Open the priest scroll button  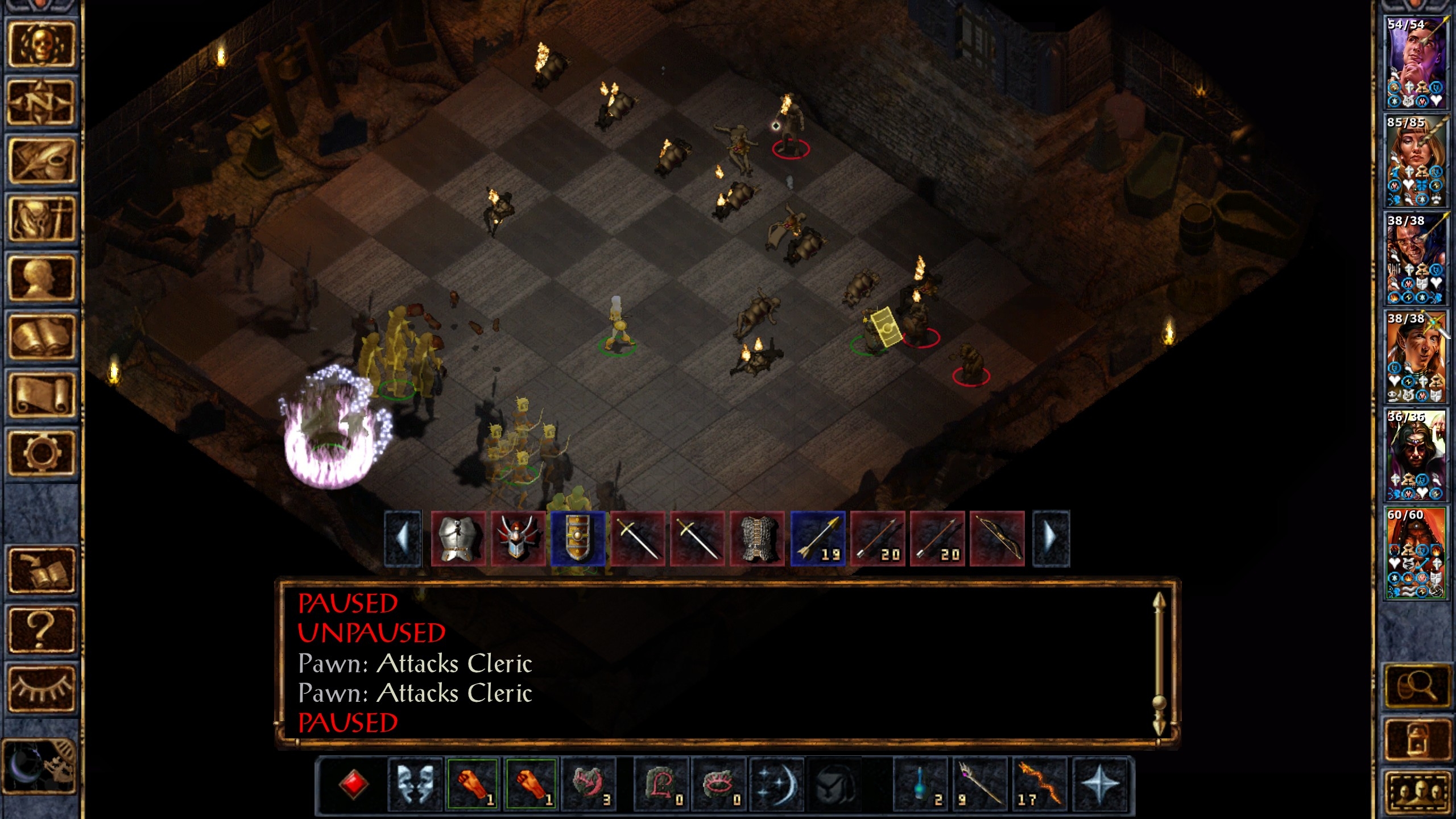pos(41,395)
